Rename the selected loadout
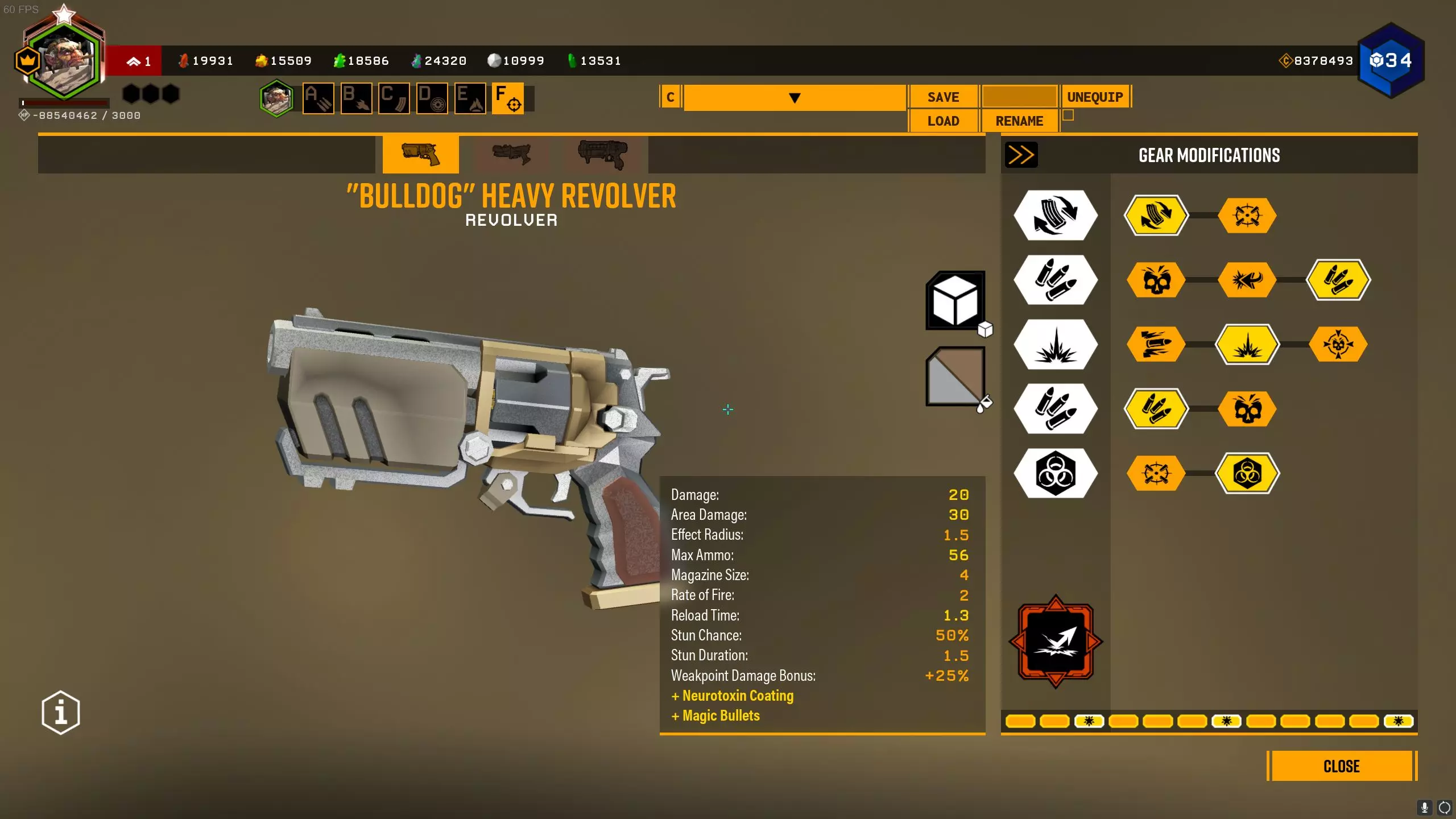The image size is (1456, 819). pos(1019,121)
